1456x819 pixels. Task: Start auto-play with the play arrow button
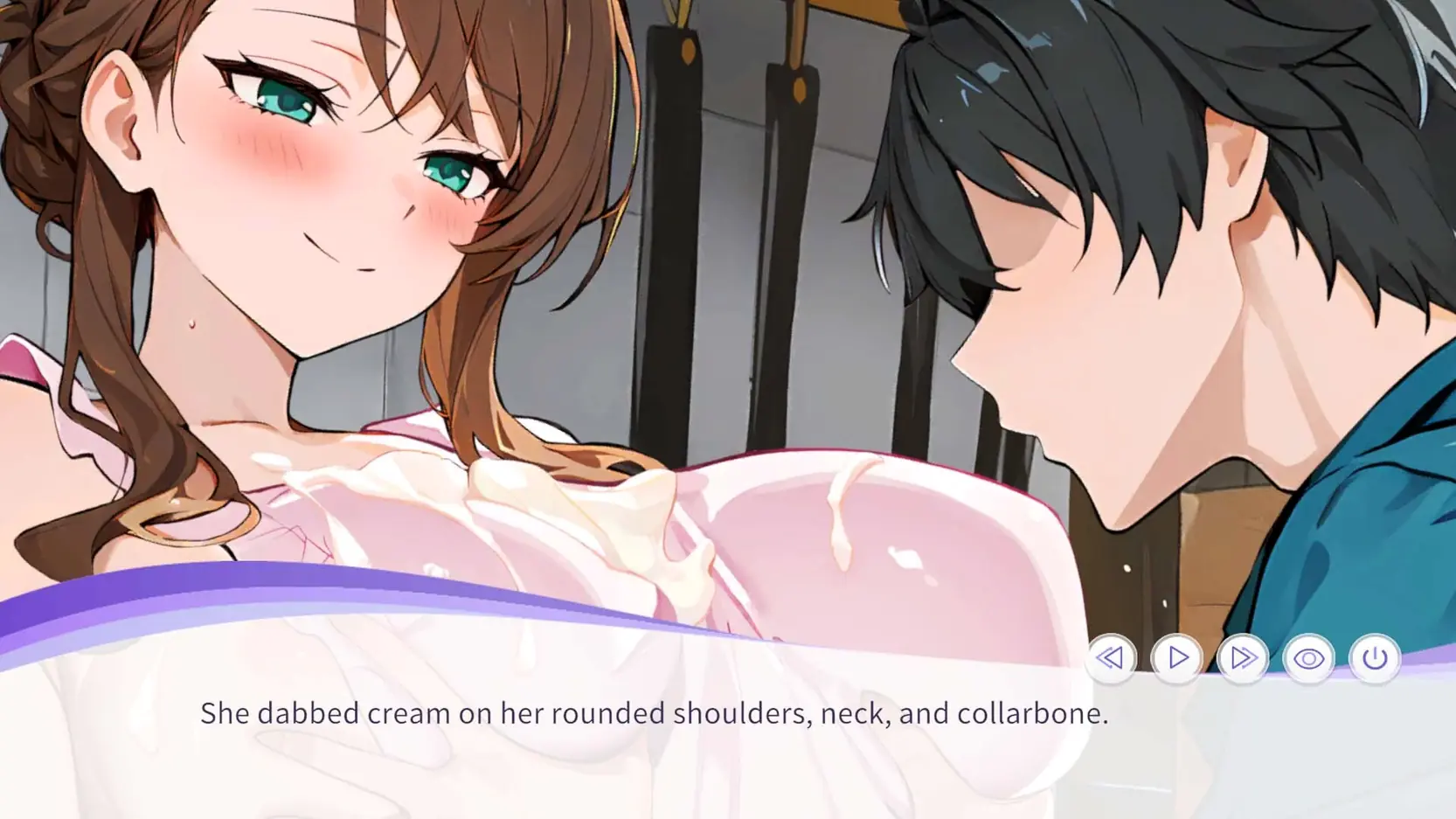1177,657
